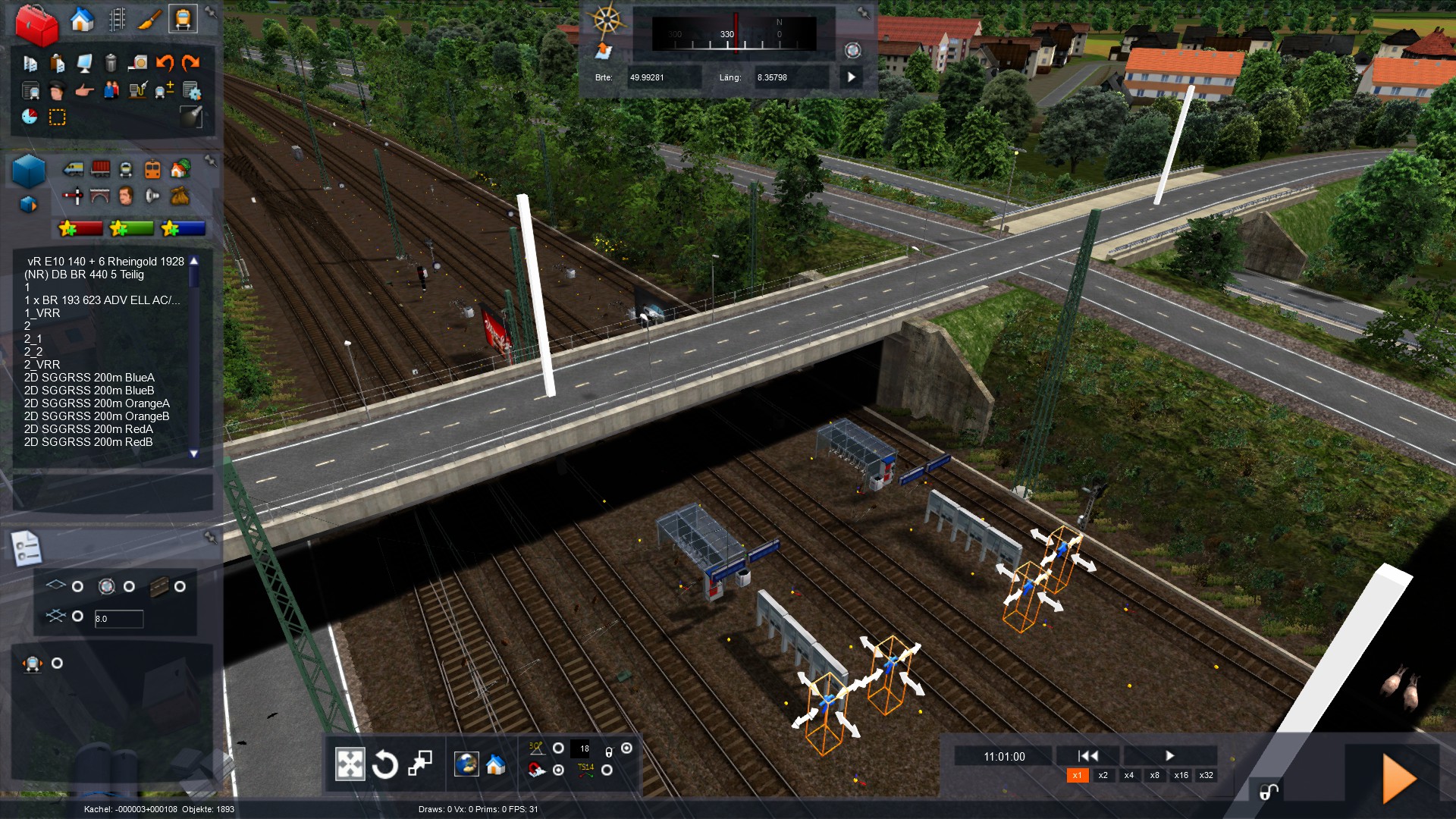1456x819 pixels.
Task: Select 2D SGGRSS 200m BlueA consist
Action: (89, 378)
